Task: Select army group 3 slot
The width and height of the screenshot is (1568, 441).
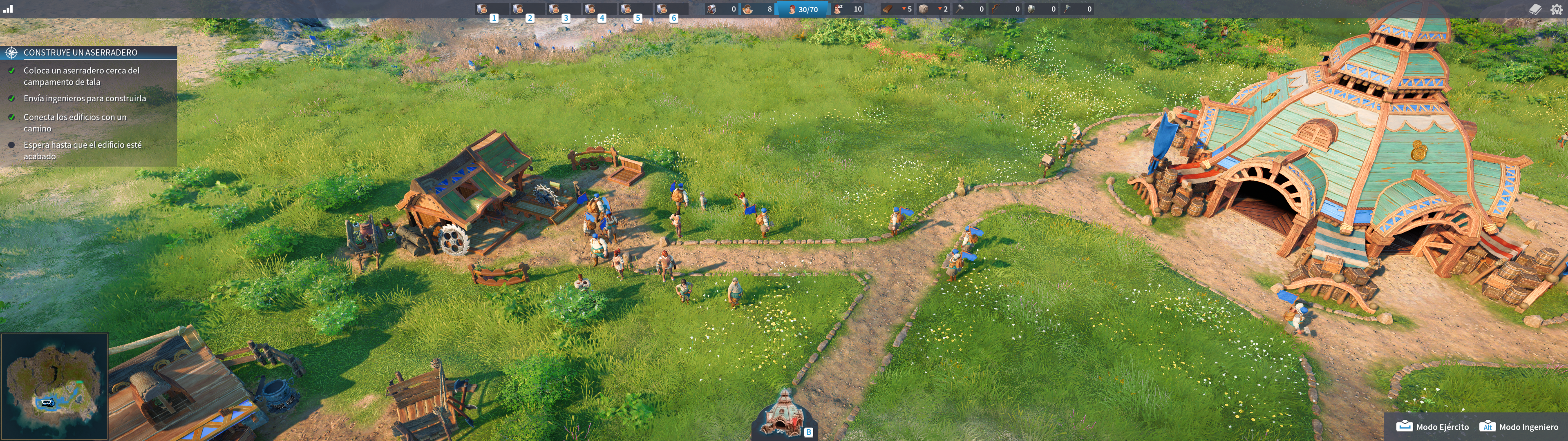Action: point(562,10)
